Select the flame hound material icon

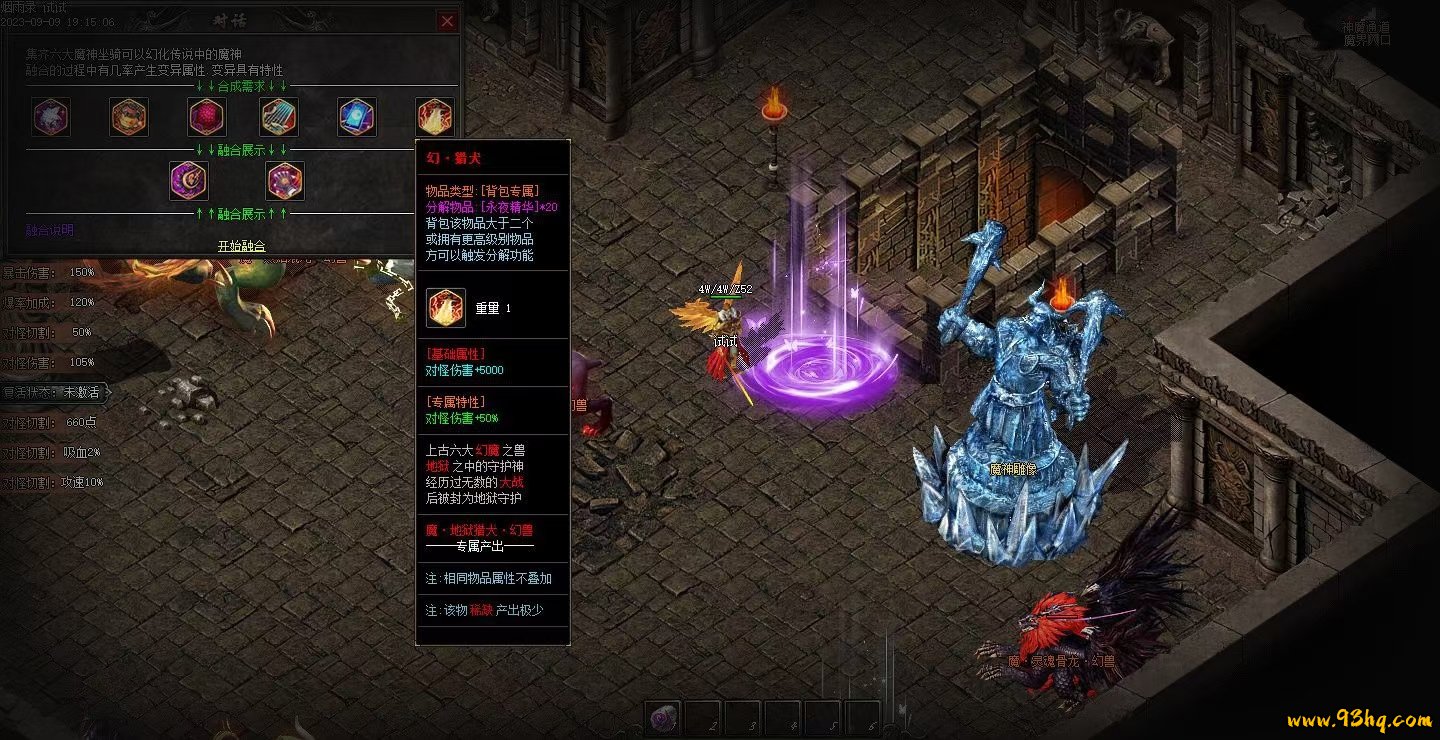coord(435,117)
